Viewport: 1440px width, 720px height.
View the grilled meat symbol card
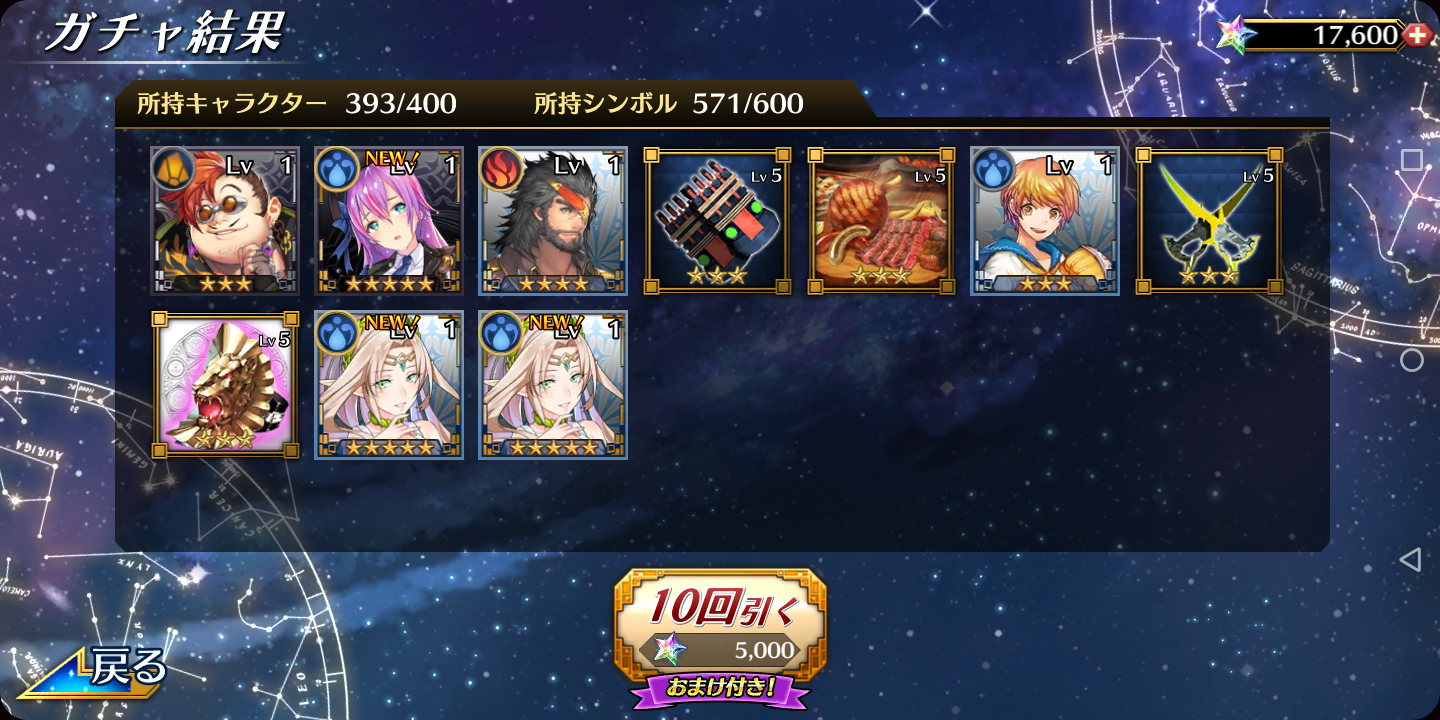coord(881,221)
